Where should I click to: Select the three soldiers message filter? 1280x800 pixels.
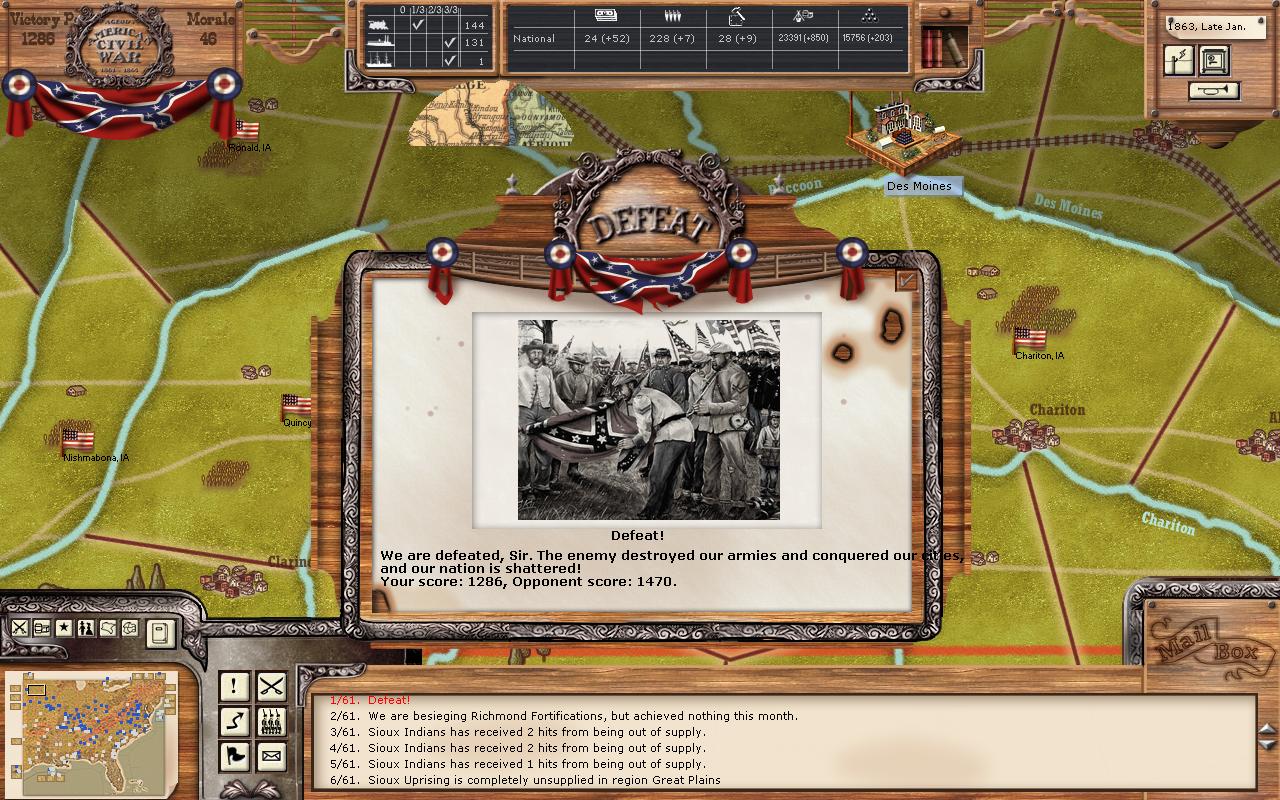[271, 721]
